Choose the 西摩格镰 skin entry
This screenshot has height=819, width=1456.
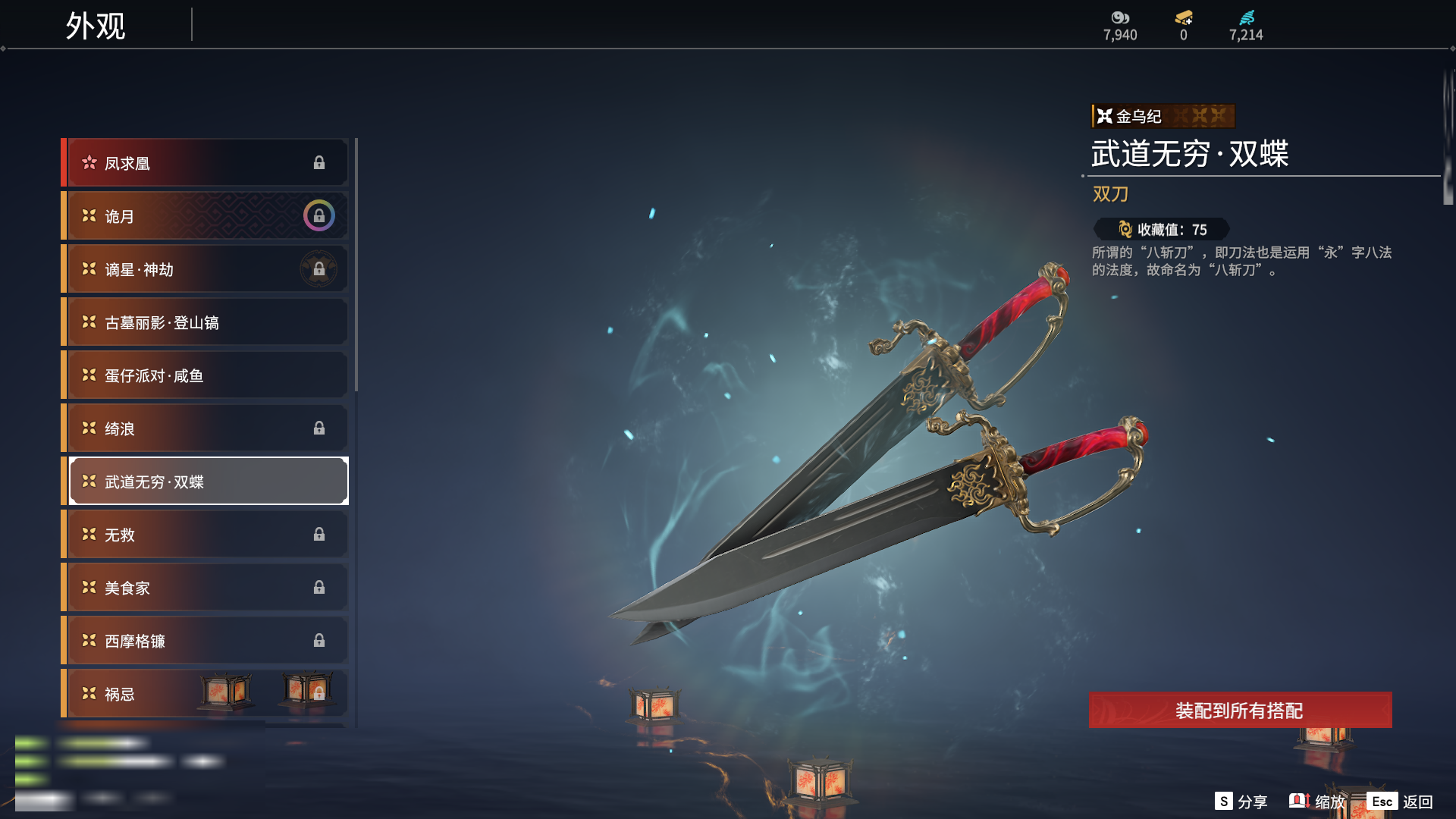(x=206, y=641)
